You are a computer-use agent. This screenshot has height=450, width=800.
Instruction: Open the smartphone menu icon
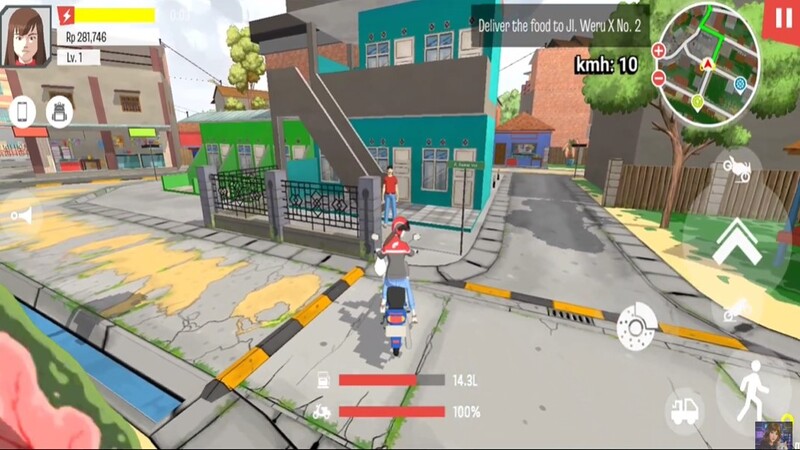point(23,111)
